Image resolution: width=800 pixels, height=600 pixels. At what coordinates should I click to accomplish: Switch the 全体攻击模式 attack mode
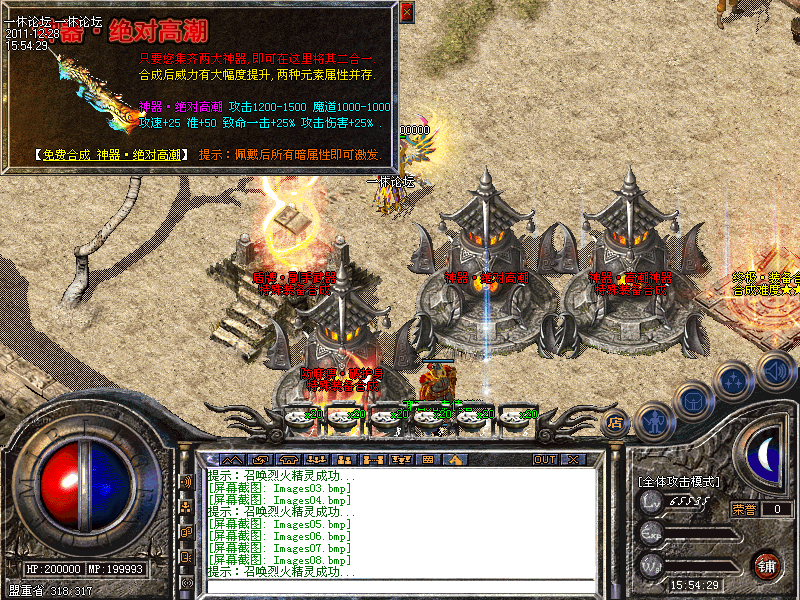[x=678, y=482]
